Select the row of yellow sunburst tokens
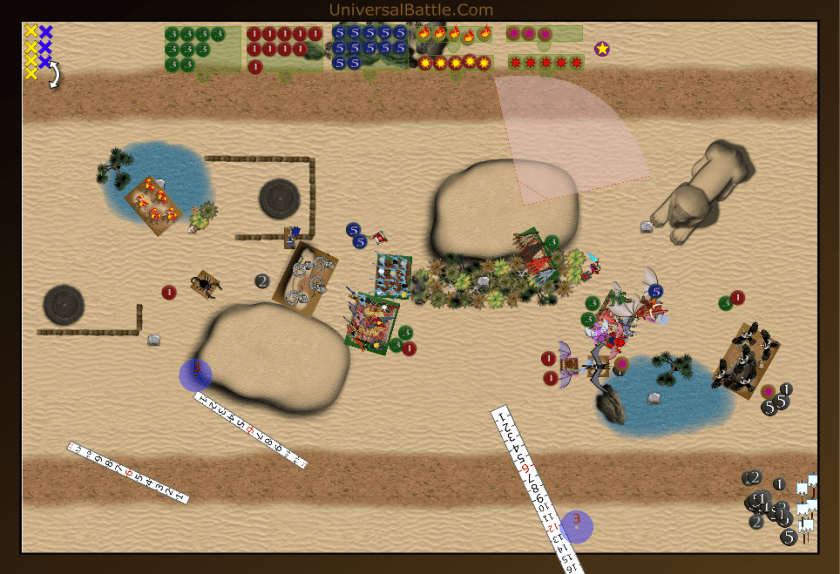Image resolution: width=840 pixels, height=574 pixels. [x=454, y=63]
